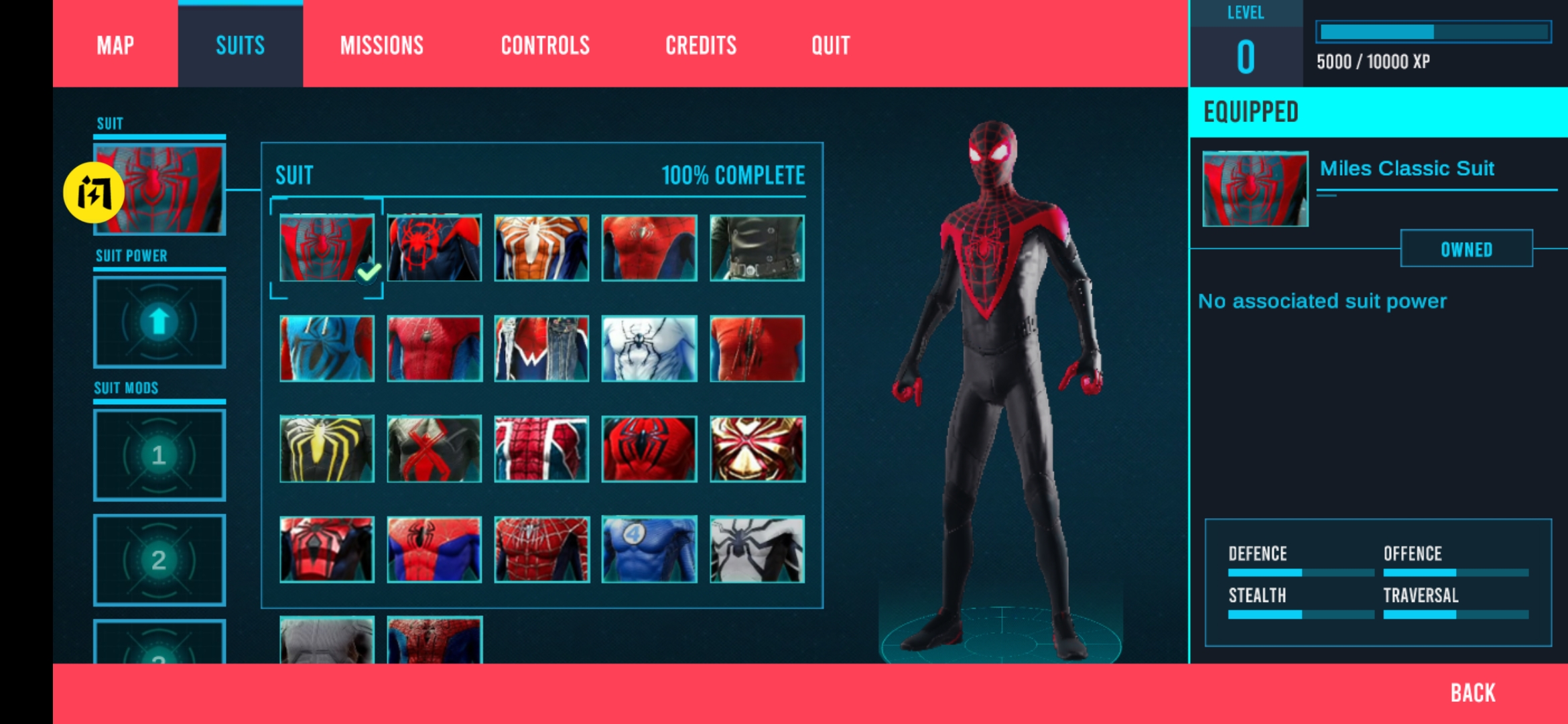Select the white suit with black spider
The image size is (1568, 724).
[x=649, y=349]
